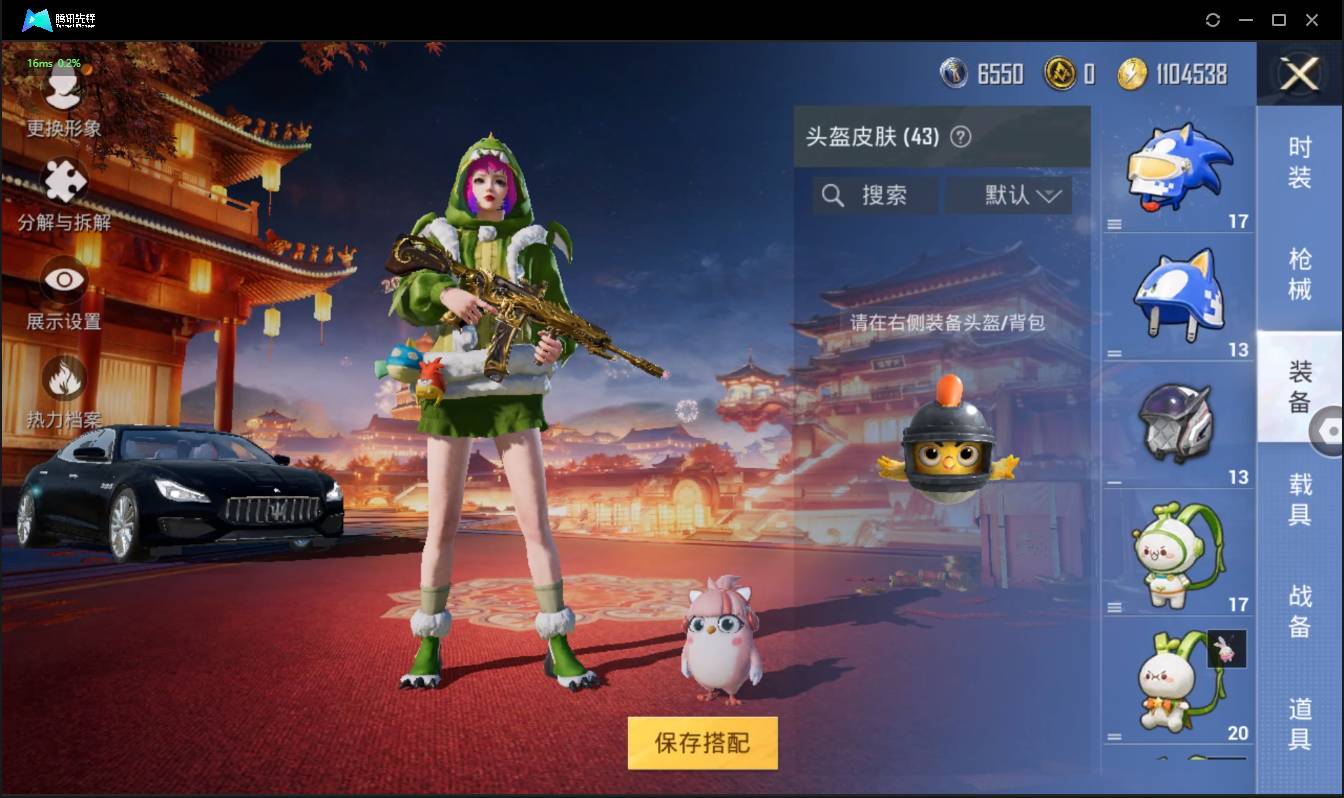Image resolution: width=1344 pixels, height=798 pixels.
Task: Click the silver coin currency icon showing 6550
Action: [x=954, y=72]
